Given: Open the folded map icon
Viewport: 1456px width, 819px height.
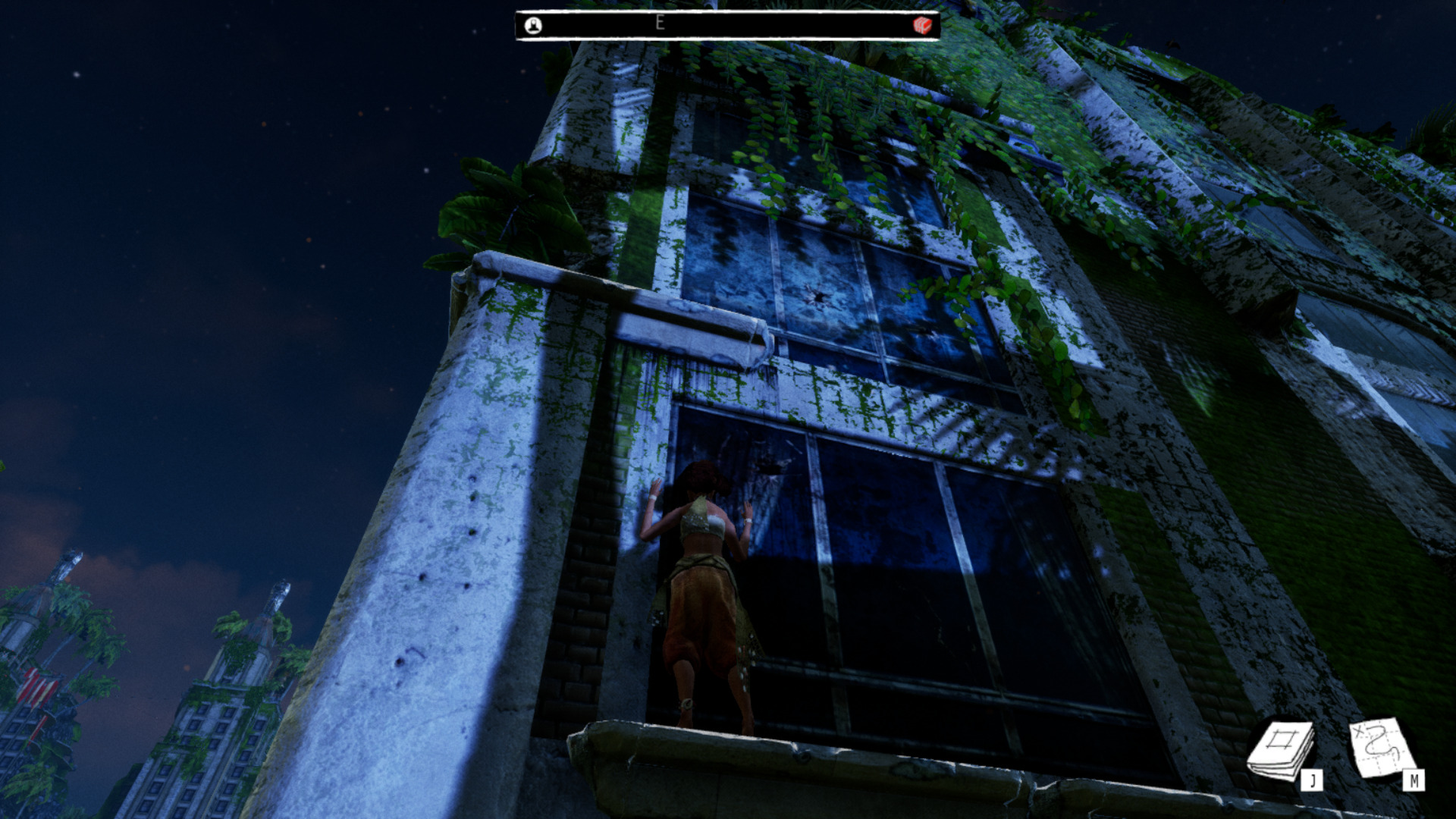Looking at the screenshot, I should pyautogui.click(x=1382, y=748).
